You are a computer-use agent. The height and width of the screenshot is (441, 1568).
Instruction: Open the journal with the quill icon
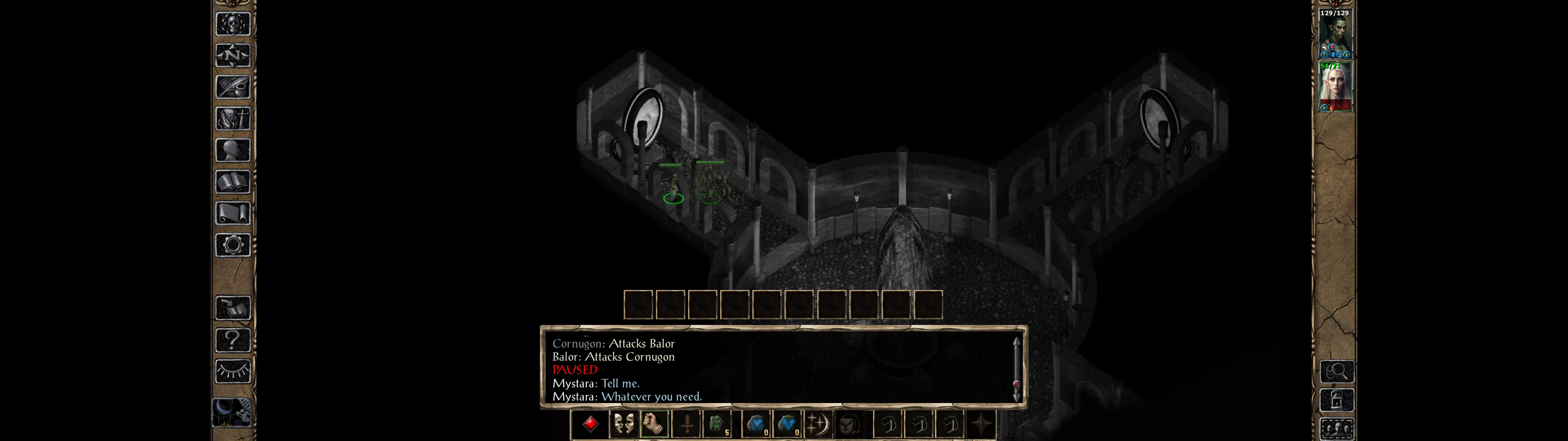[232, 87]
